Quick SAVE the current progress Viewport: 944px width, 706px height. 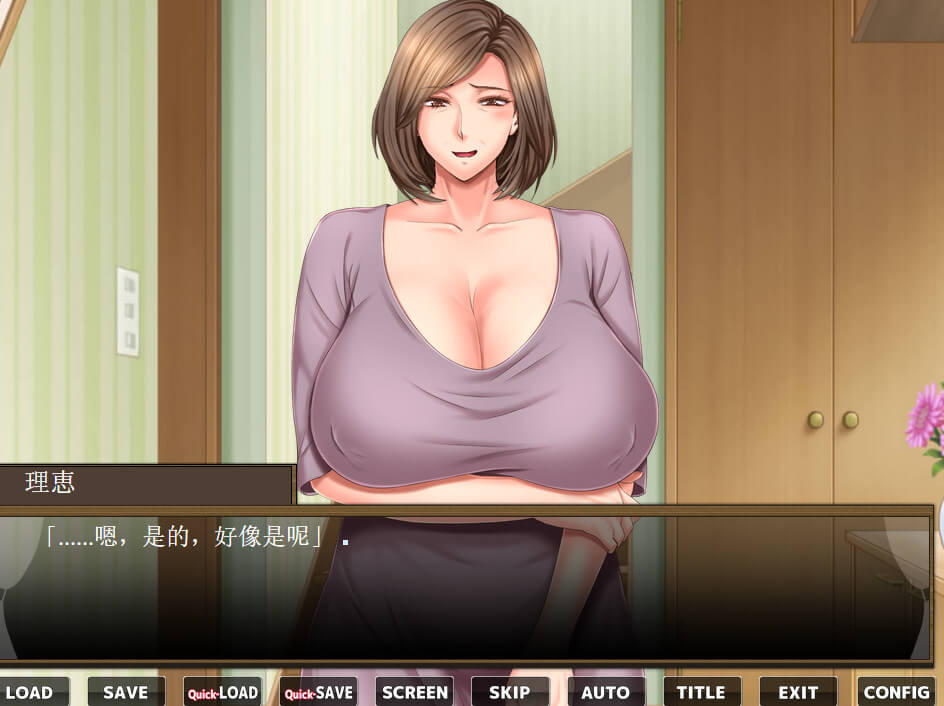318,692
